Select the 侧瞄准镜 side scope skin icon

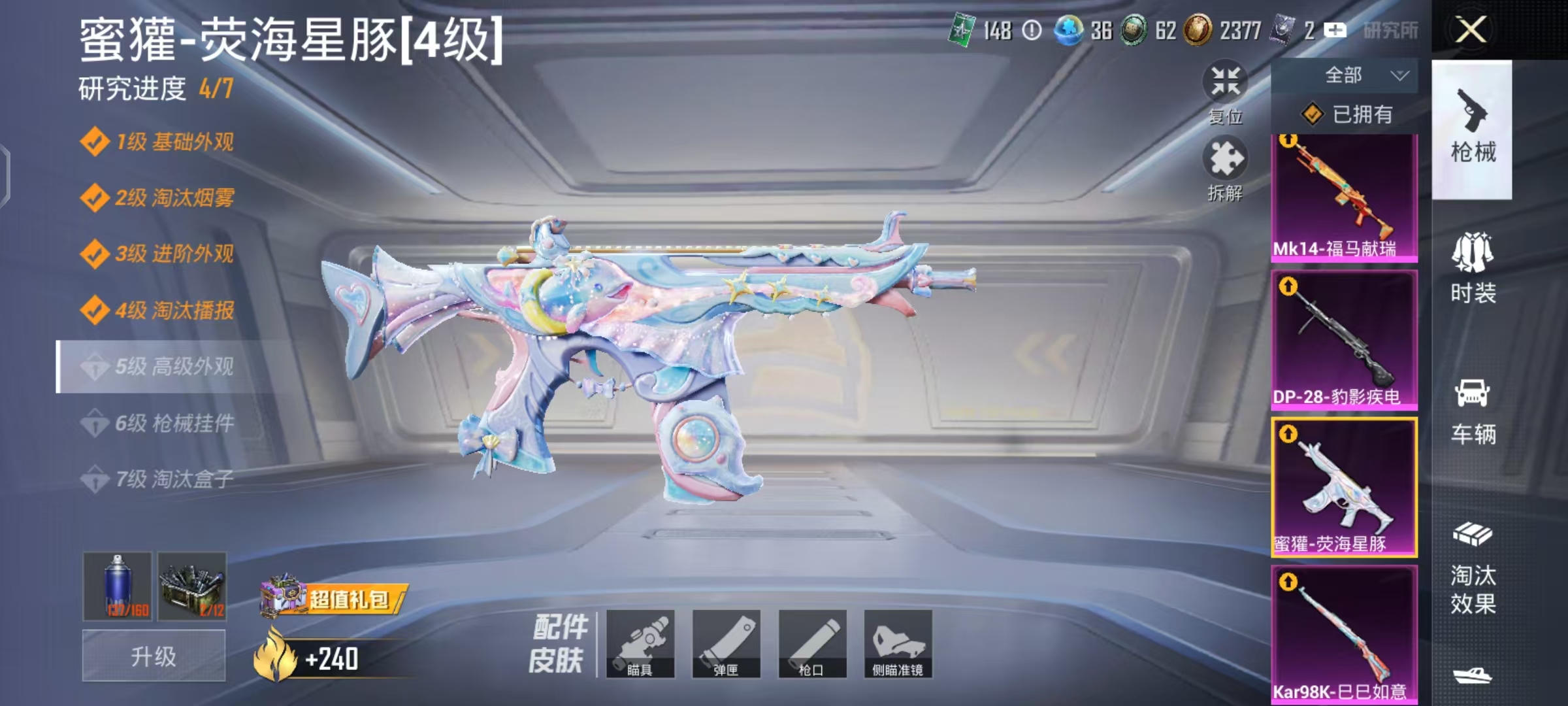click(898, 644)
